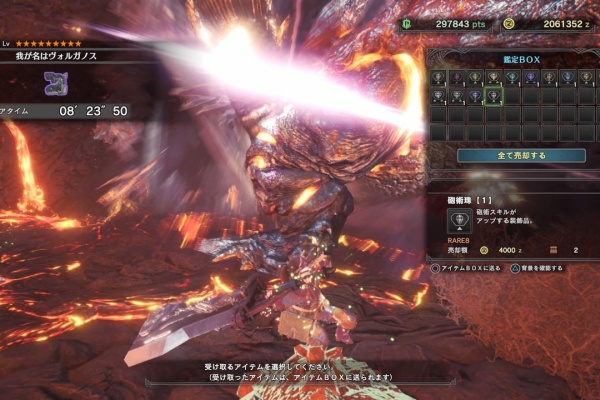Select the green-highlighted 砲術珠 jewel slot
This screenshot has width=600, height=400.
click(x=492, y=96)
